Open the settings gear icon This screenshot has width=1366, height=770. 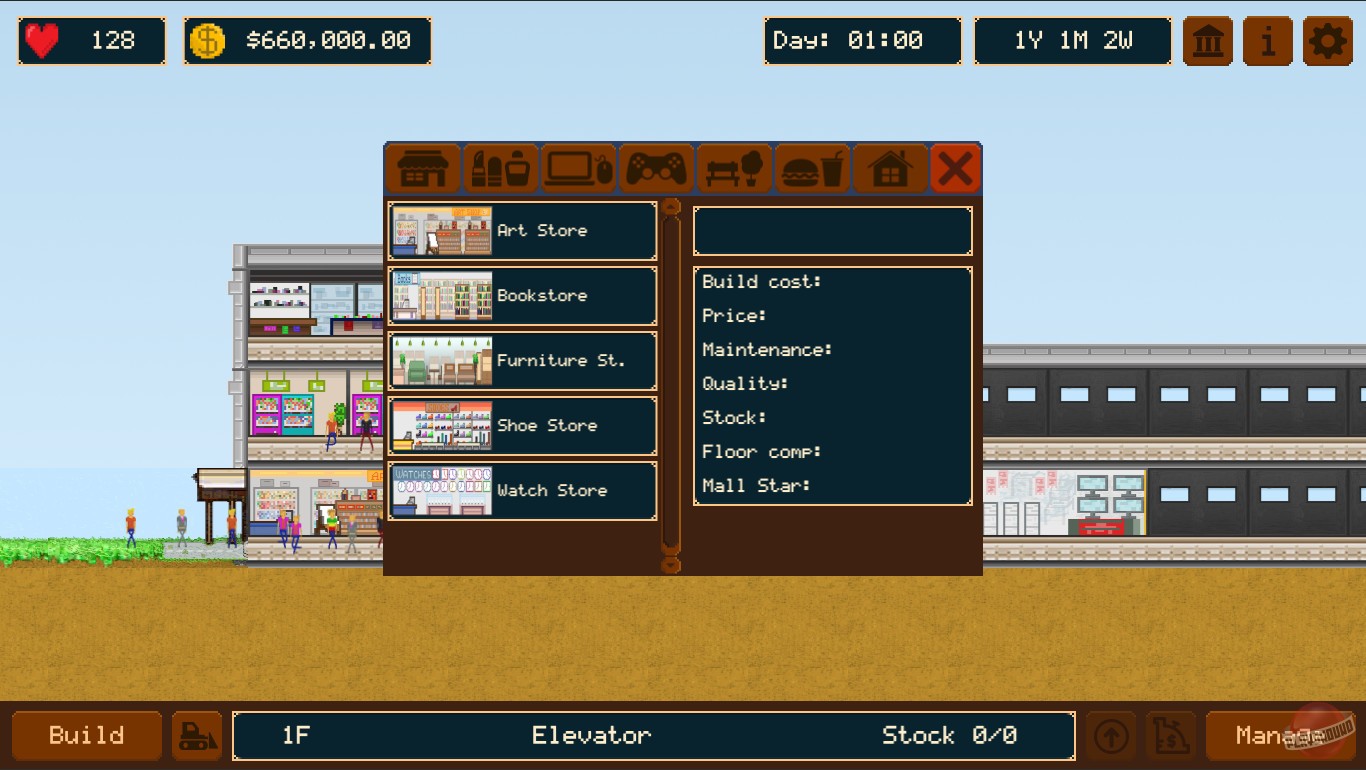click(x=1327, y=41)
